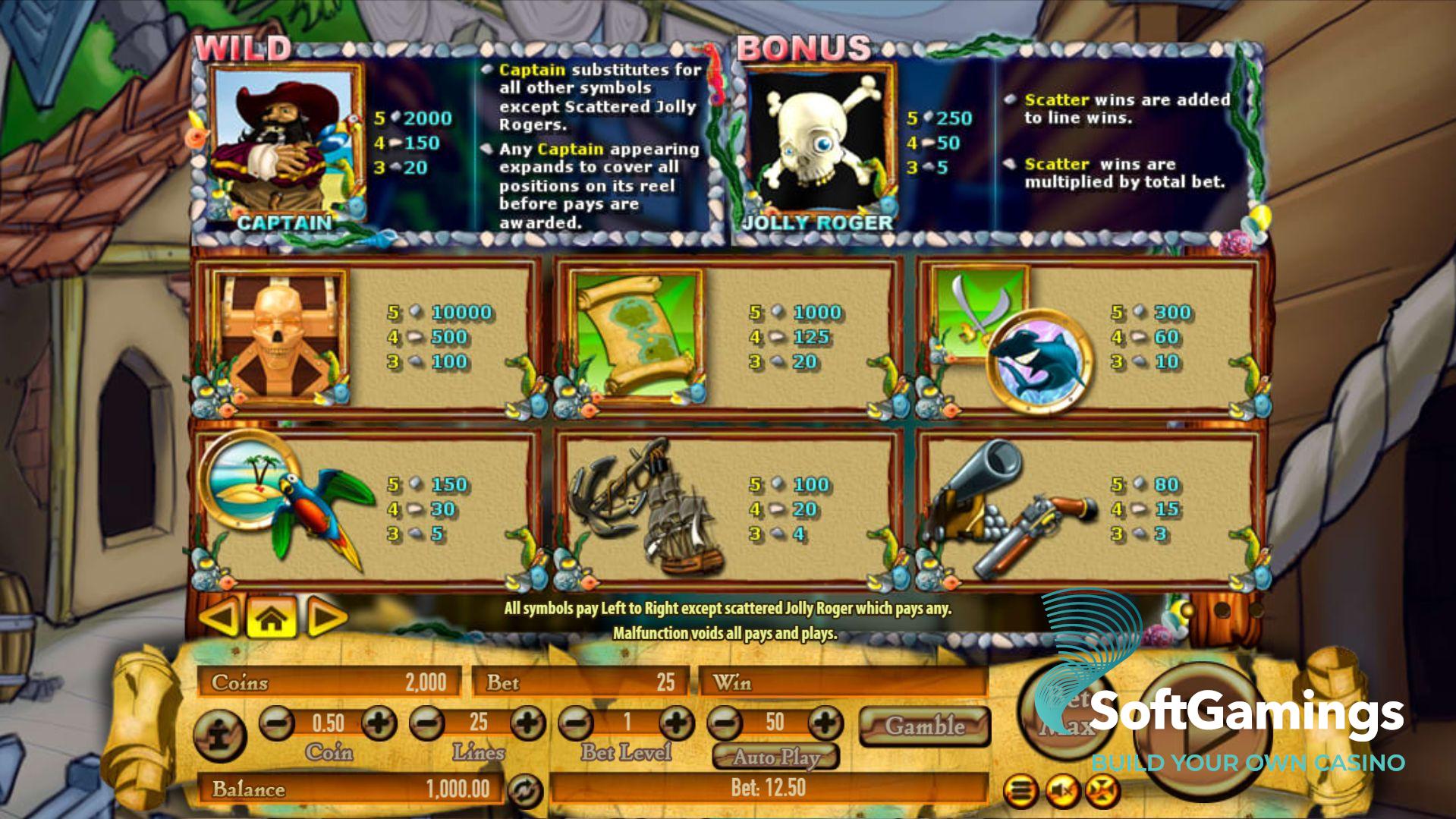Viewport: 1456px width, 819px height.
Task: Increase the Coin value
Action: coord(379,722)
